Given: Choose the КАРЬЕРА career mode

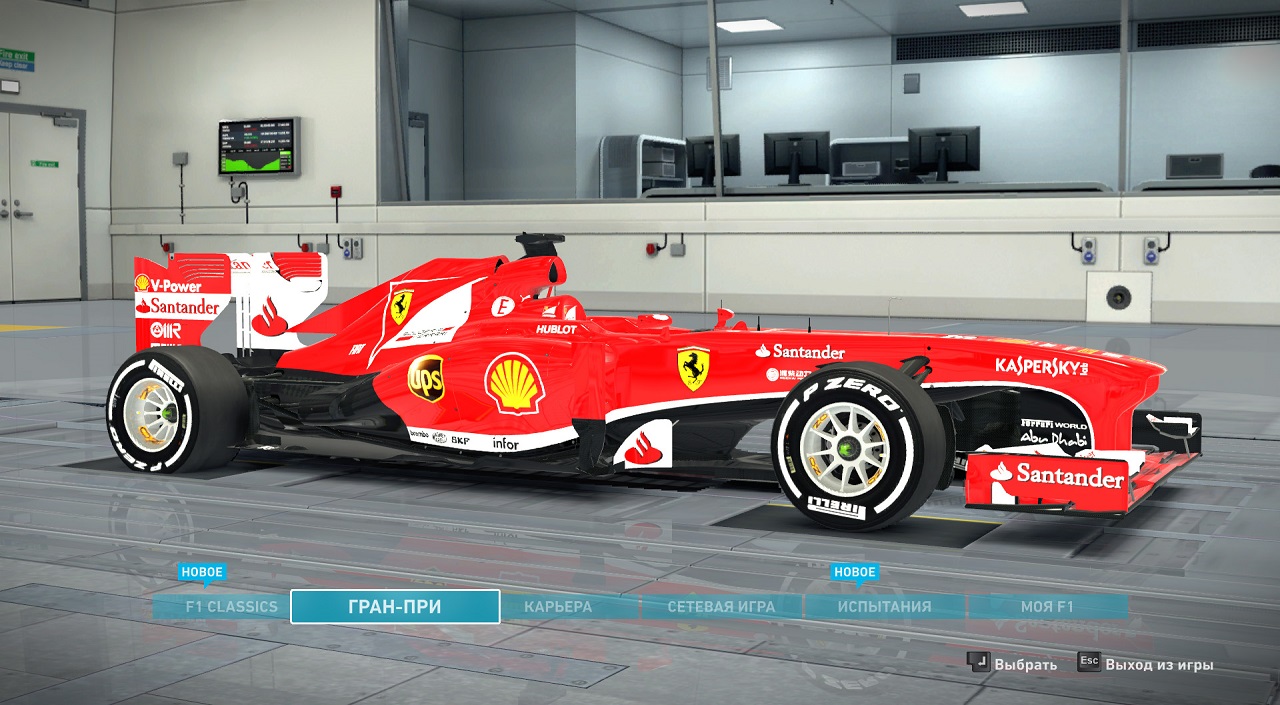Looking at the screenshot, I should pyautogui.click(x=558, y=606).
